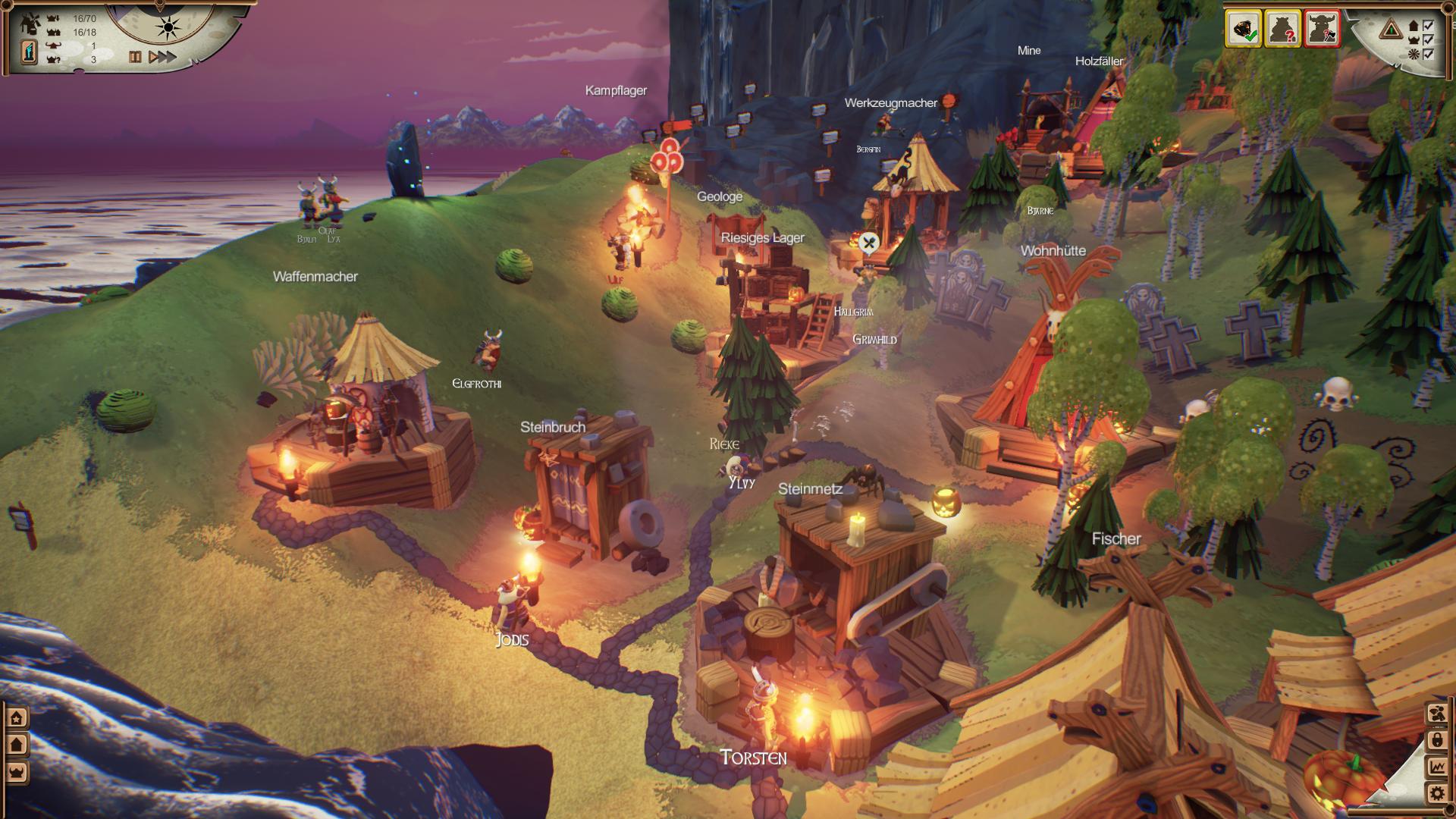Open the plain house build menu
1456x819 pixels.
pos(17,745)
